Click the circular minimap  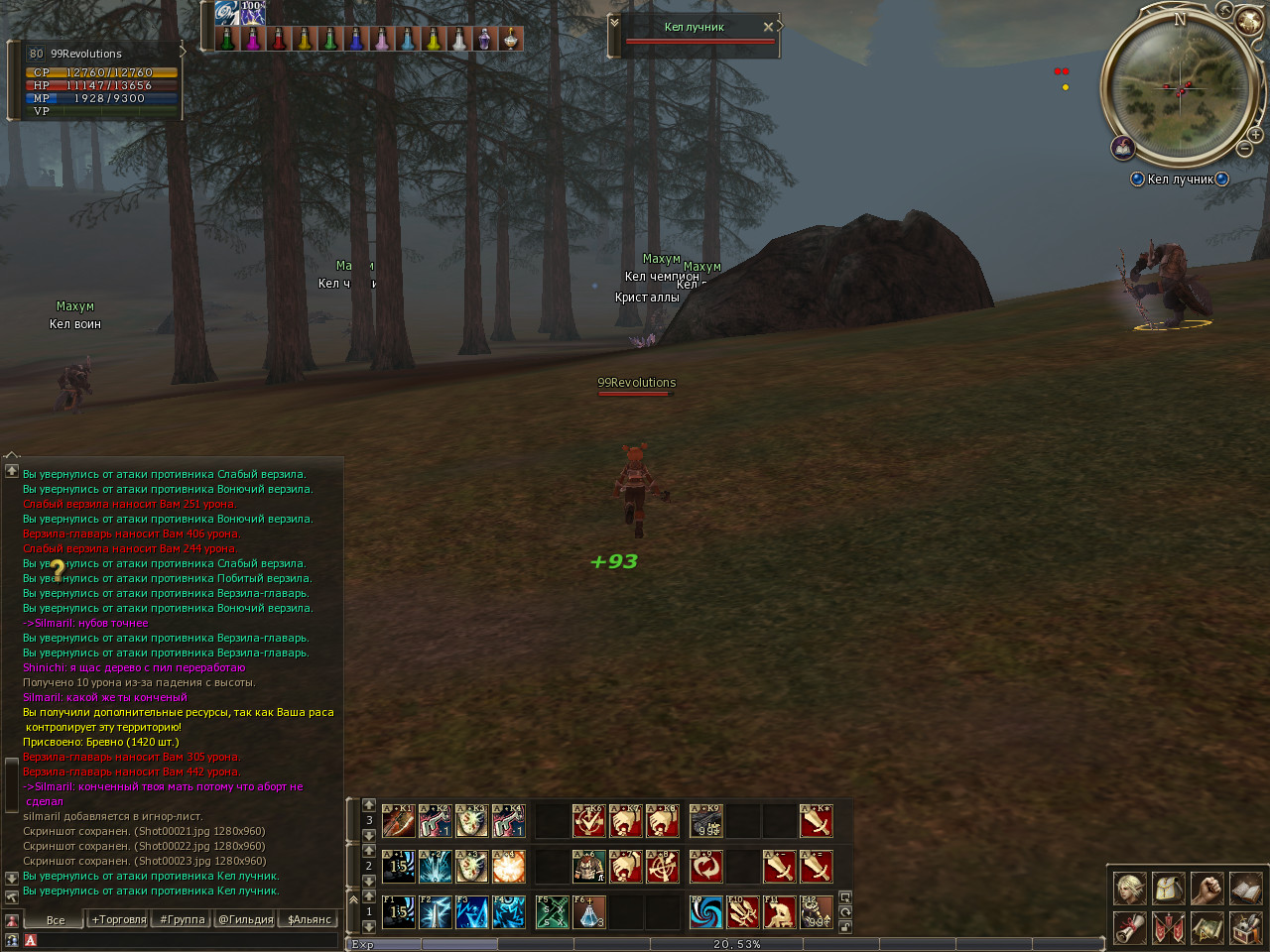coord(1180,87)
